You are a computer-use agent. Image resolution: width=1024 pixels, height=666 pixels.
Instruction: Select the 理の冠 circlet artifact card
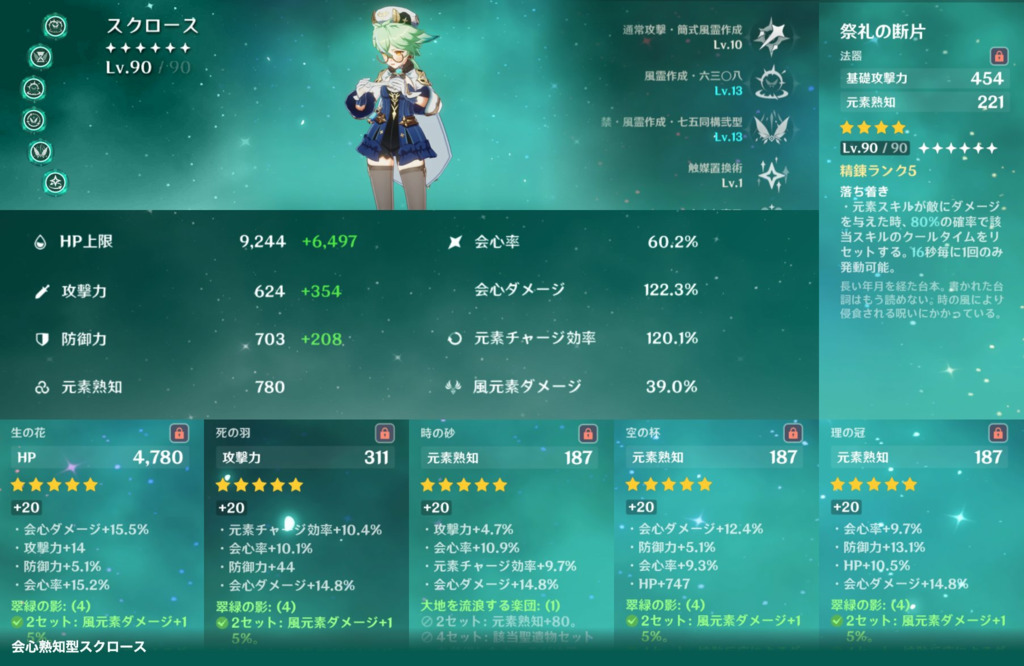coord(921,530)
